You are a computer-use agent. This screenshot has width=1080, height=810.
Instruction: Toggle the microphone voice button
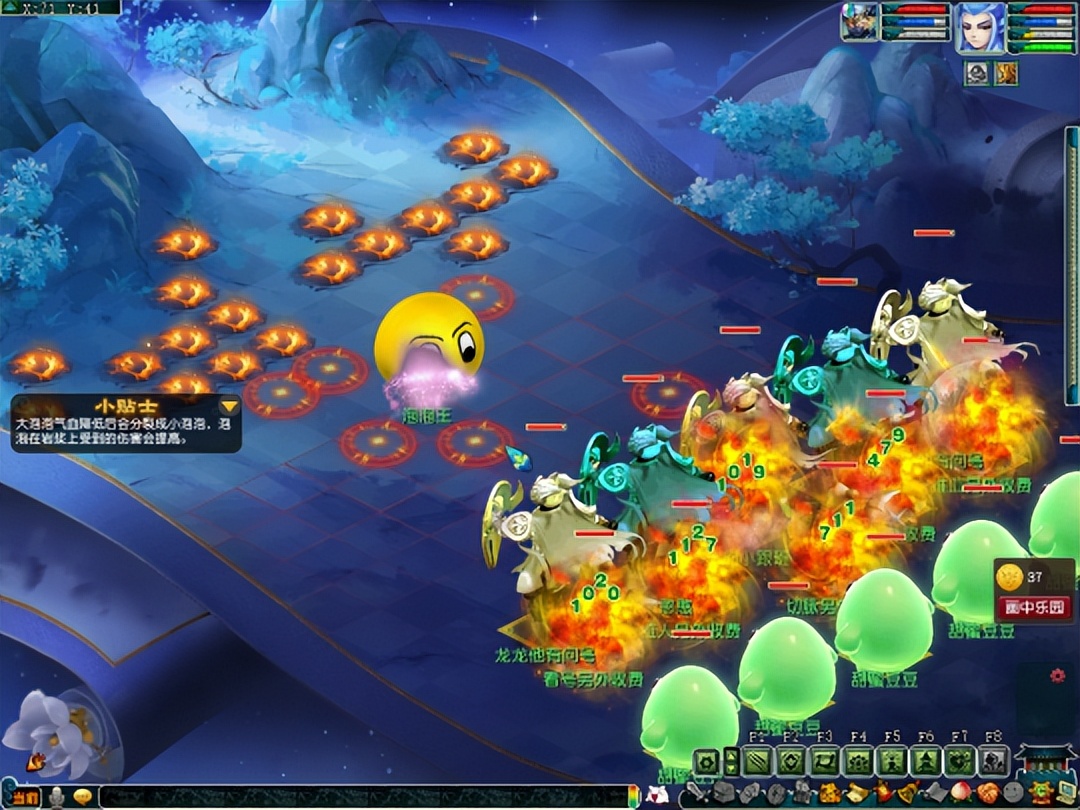click(x=59, y=797)
